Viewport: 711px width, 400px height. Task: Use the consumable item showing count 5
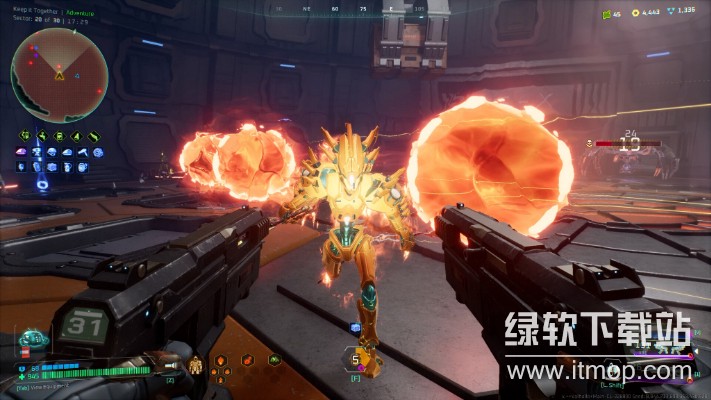click(354, 358)
